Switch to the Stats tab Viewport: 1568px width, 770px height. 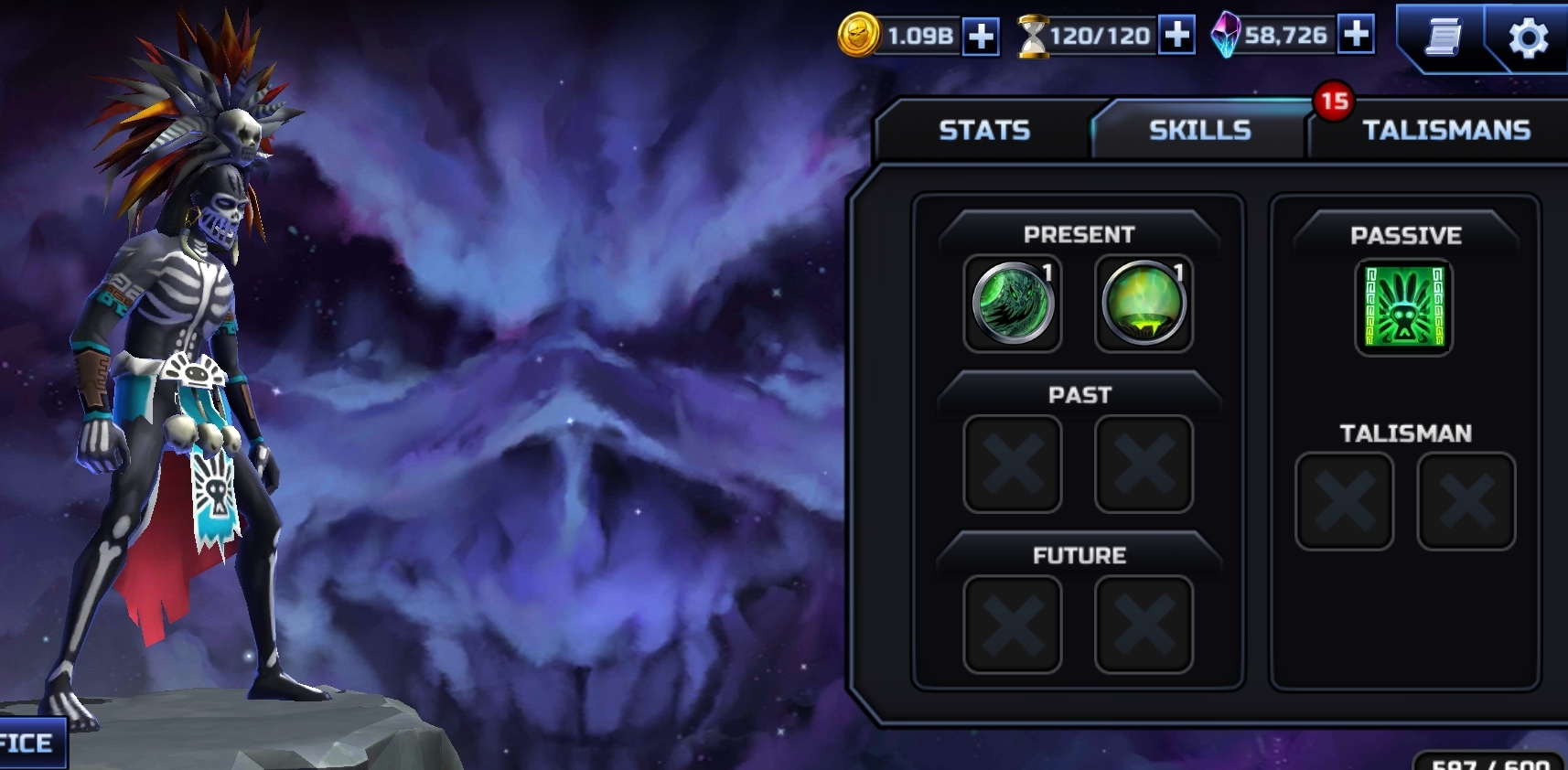(x=983, y=130)
